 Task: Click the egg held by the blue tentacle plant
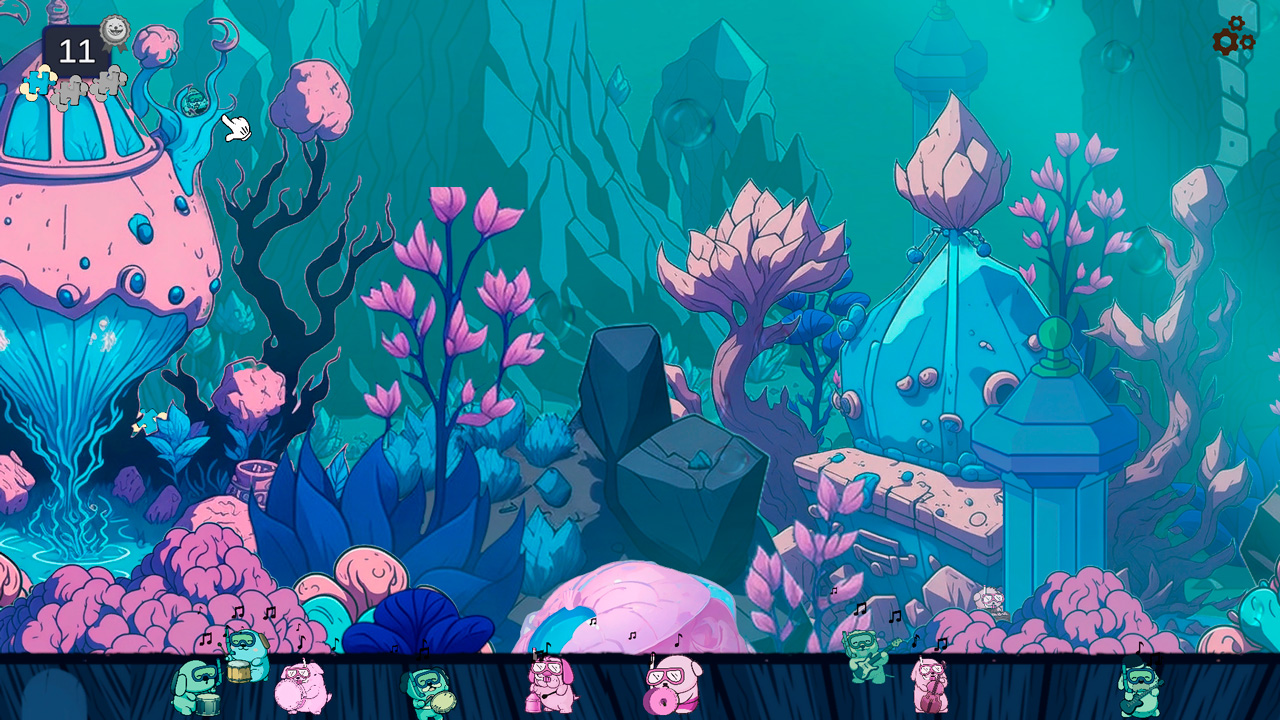[x=196, y=103]
